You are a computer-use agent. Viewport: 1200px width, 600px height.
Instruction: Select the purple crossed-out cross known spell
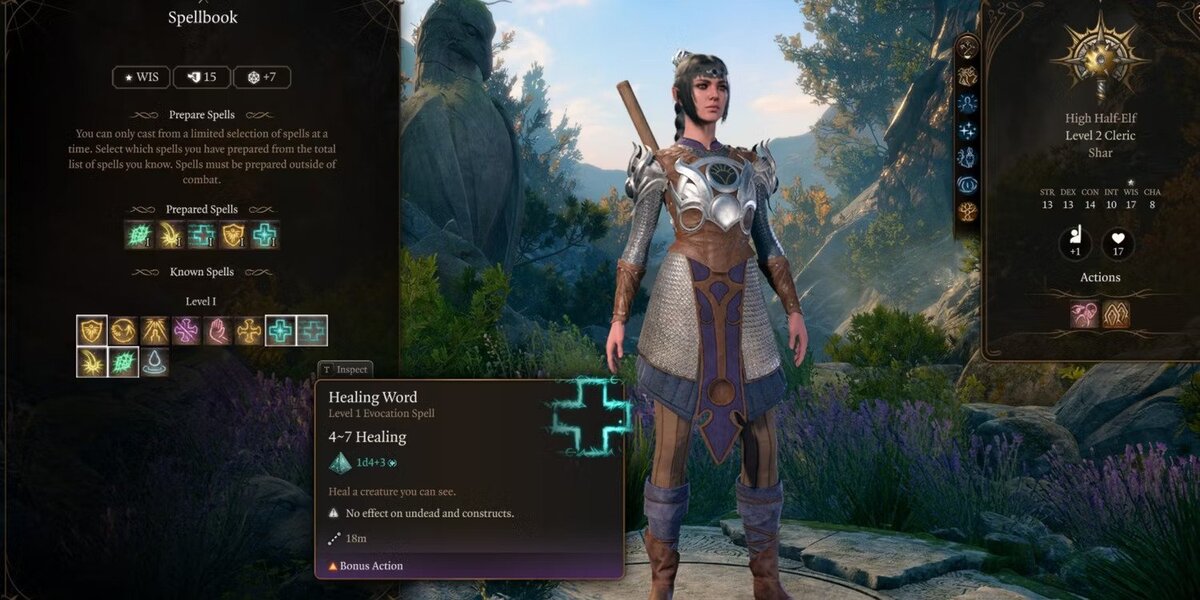[186, 331]
